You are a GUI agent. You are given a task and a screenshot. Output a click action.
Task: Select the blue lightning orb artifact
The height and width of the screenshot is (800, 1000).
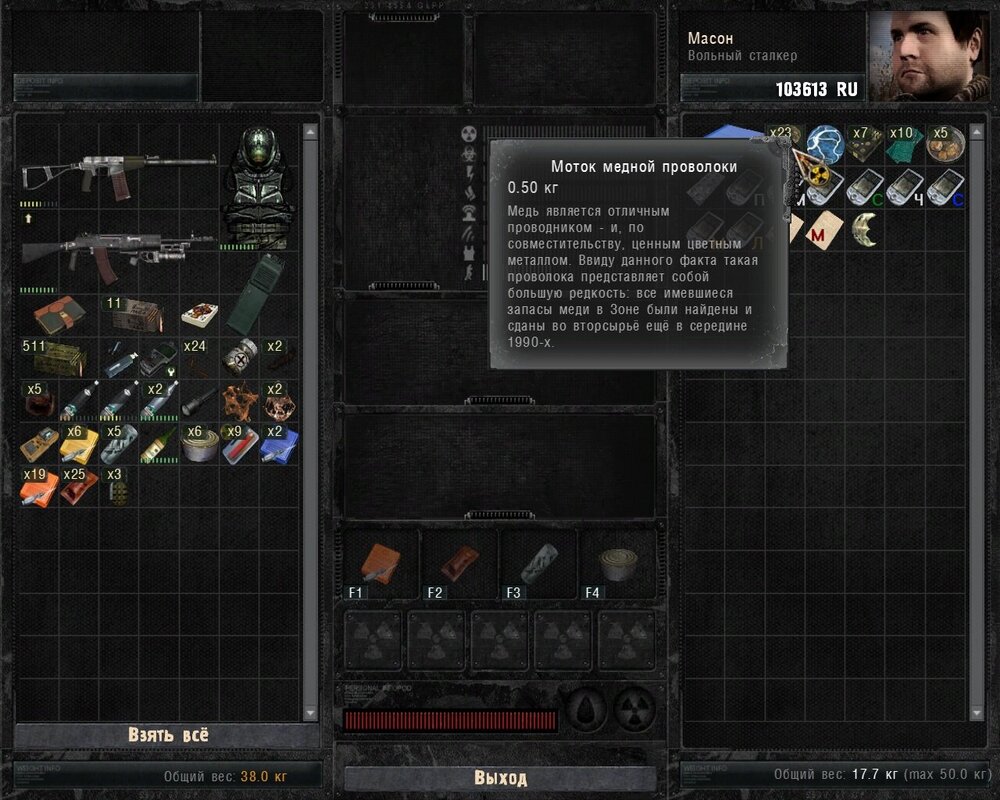825,144
